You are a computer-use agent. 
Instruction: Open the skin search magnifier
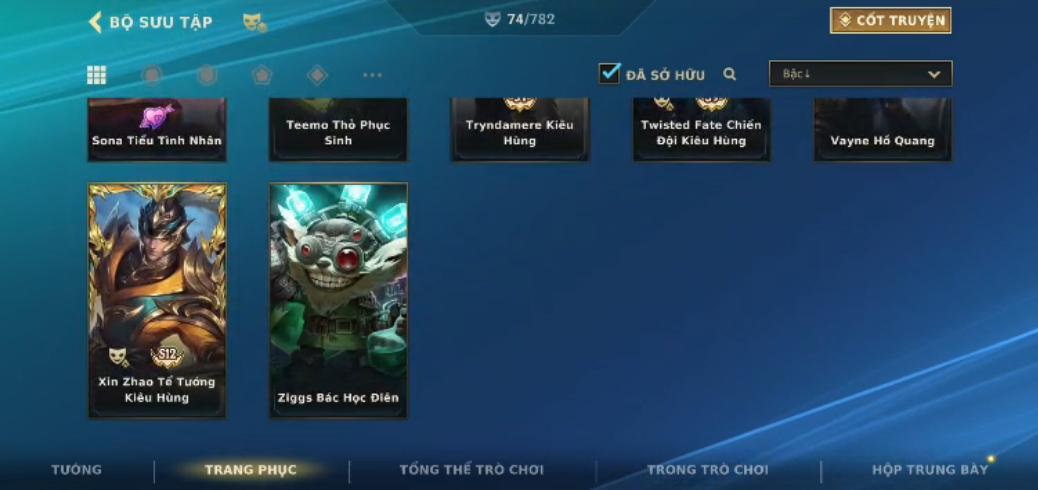[730, 74]
